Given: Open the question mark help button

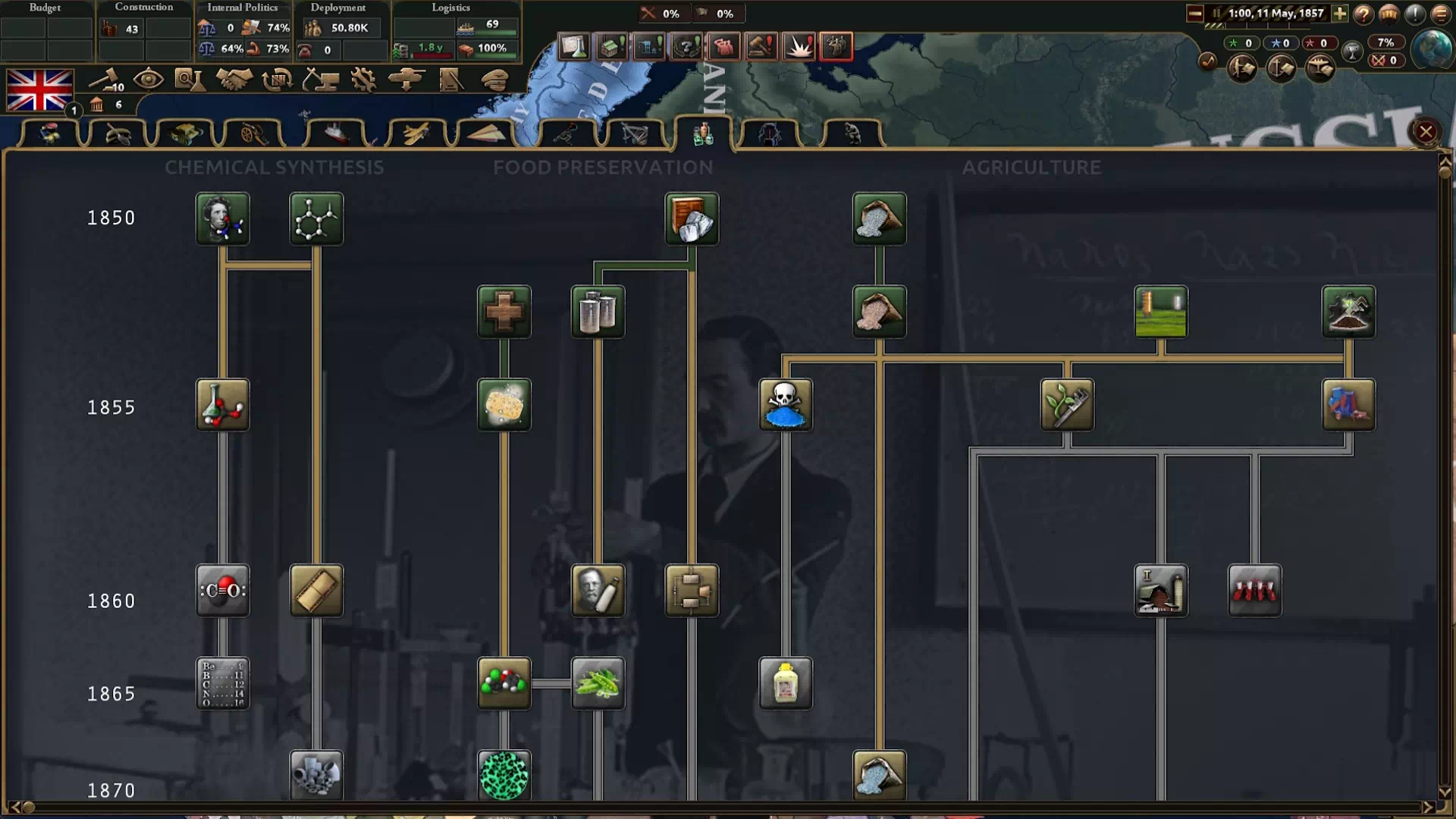Looking at the screenshot, I should (x=1363, y=14).
